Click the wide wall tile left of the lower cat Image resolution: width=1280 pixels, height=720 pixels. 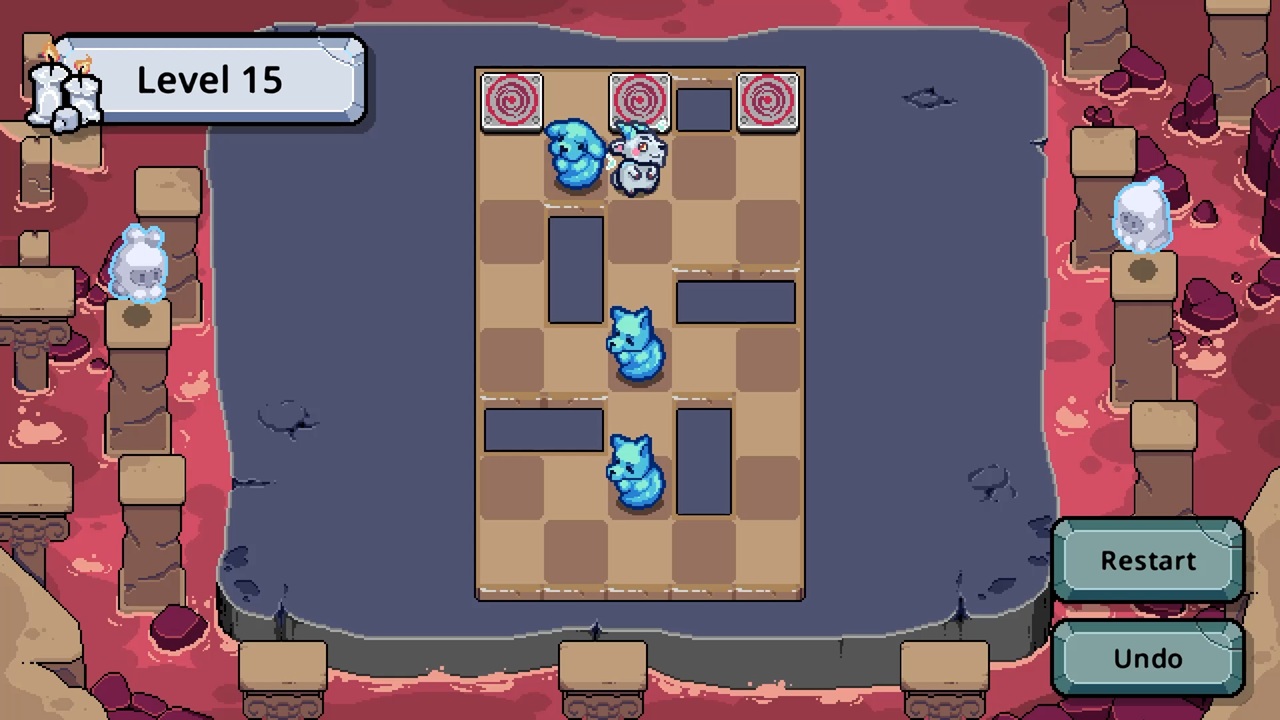click(x=543, y=428)
